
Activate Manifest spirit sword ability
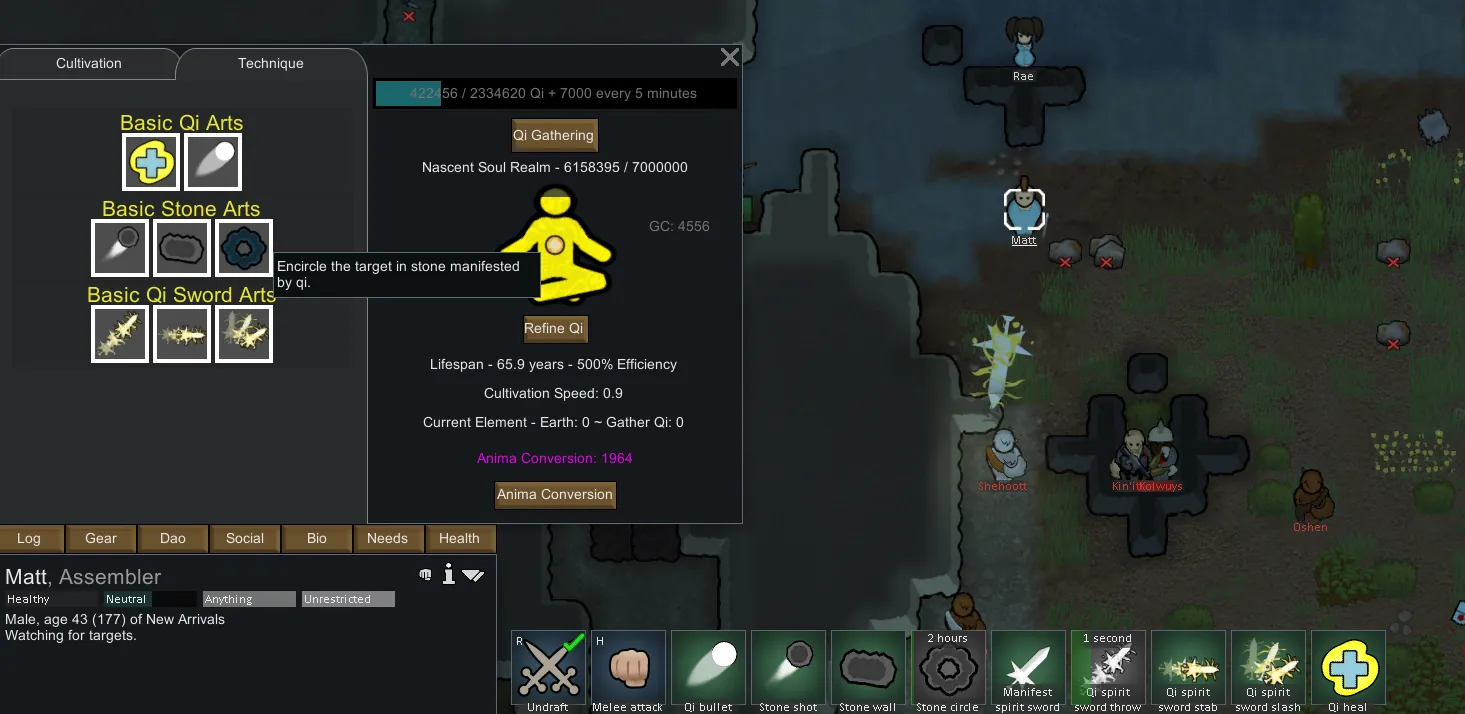pos(1028,667)
